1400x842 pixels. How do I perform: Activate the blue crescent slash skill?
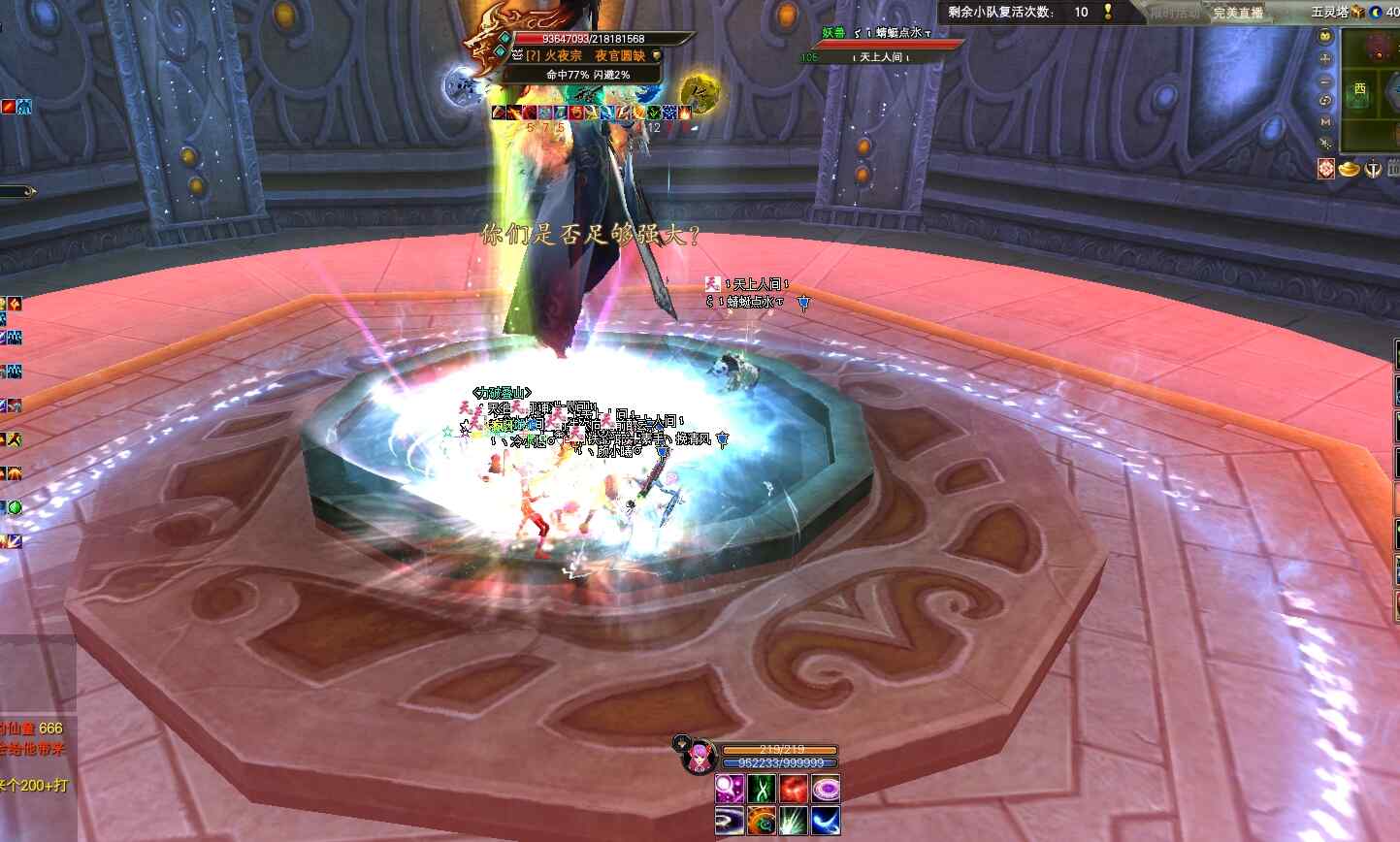point(825,821)
